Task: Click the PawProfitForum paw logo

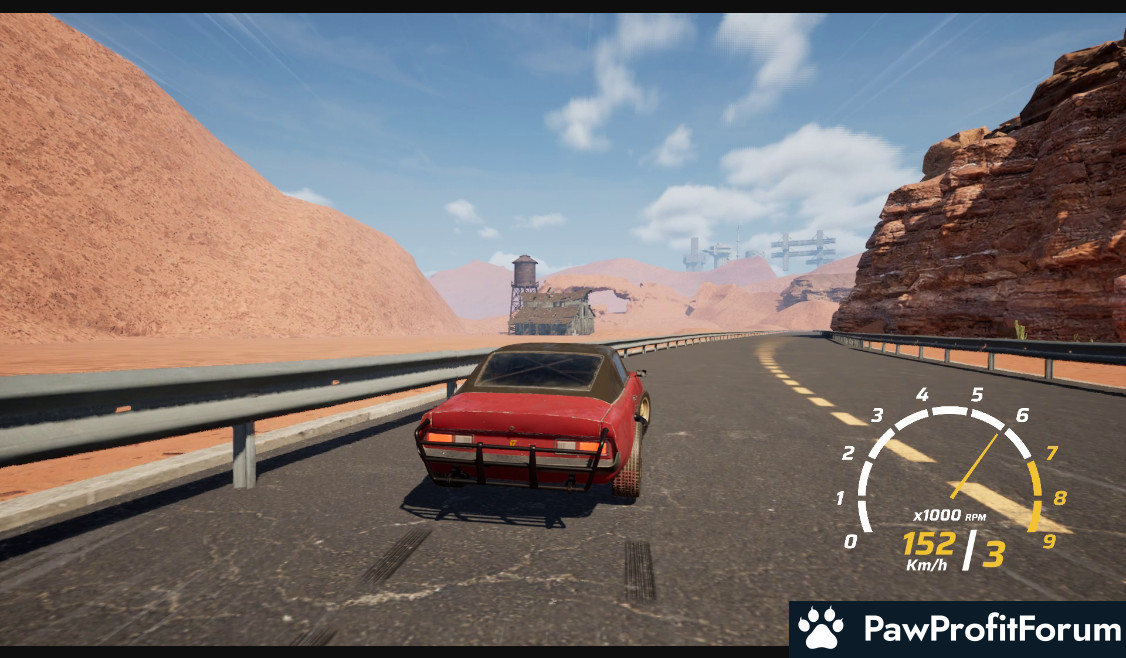Action: 821,629
